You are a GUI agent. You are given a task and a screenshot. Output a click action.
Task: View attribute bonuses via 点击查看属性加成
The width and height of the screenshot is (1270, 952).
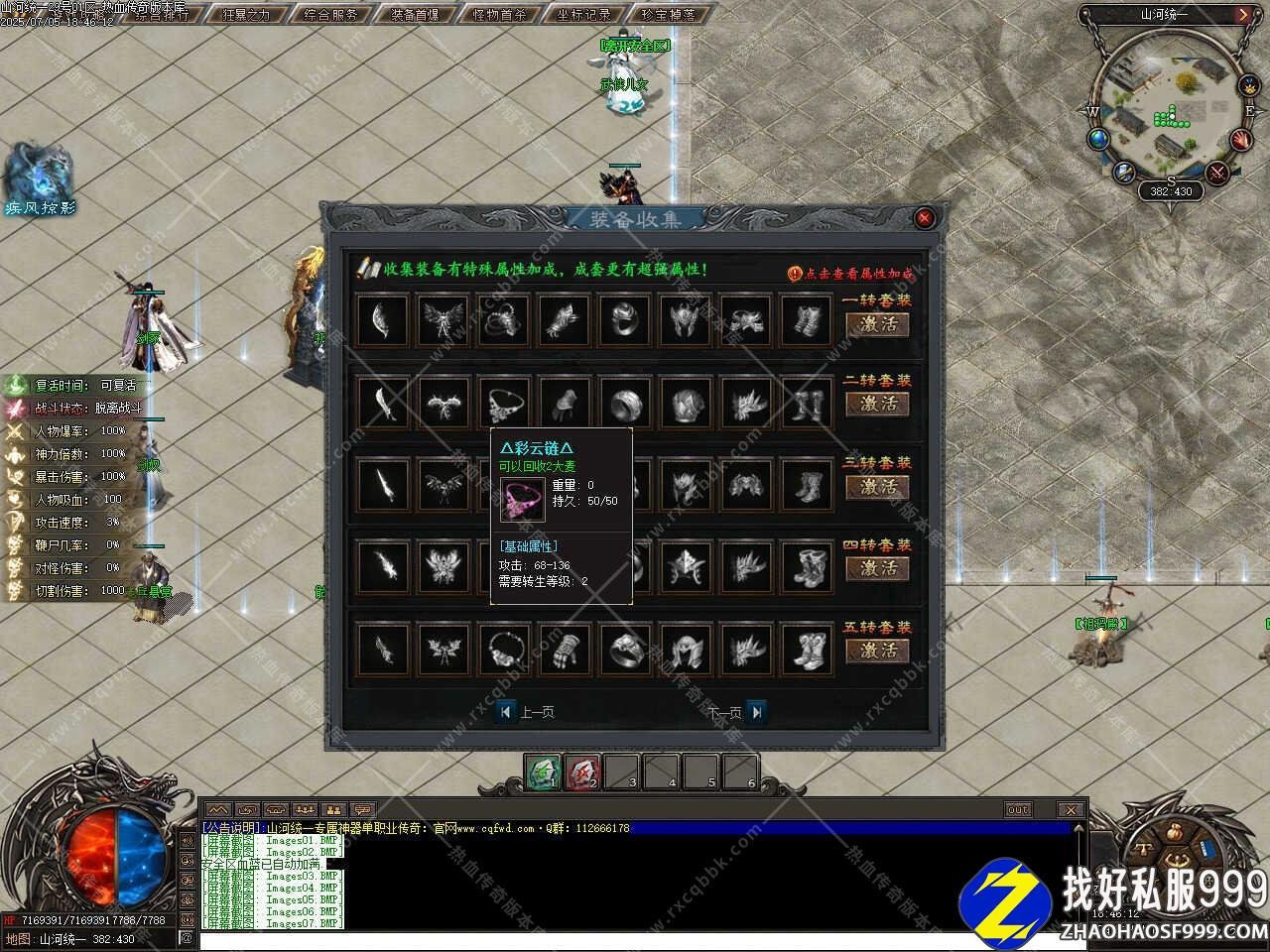tap(851, 274)
